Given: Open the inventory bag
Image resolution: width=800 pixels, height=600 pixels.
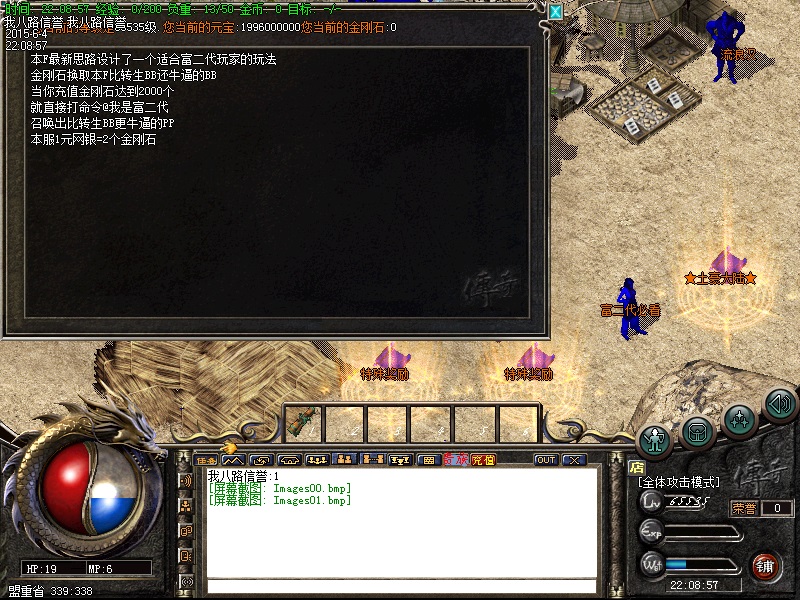Looking at the screenshot, I should [x=698, y=431].
